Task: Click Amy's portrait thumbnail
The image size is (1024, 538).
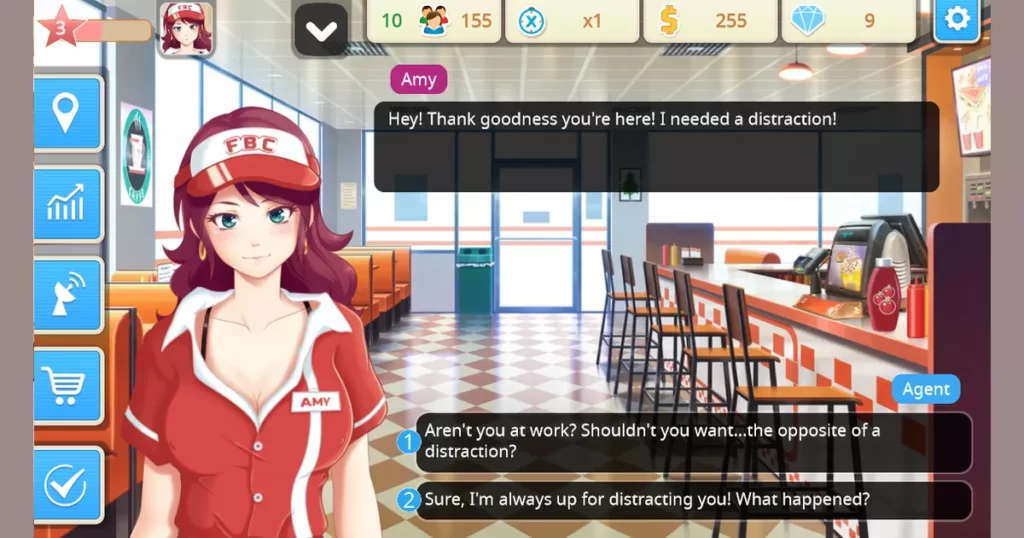Action: (x=186, y=27)
